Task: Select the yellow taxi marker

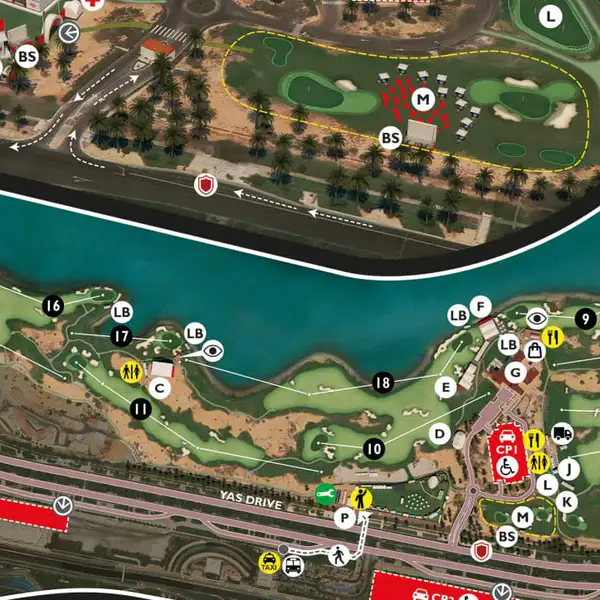Action: point(269,562)
